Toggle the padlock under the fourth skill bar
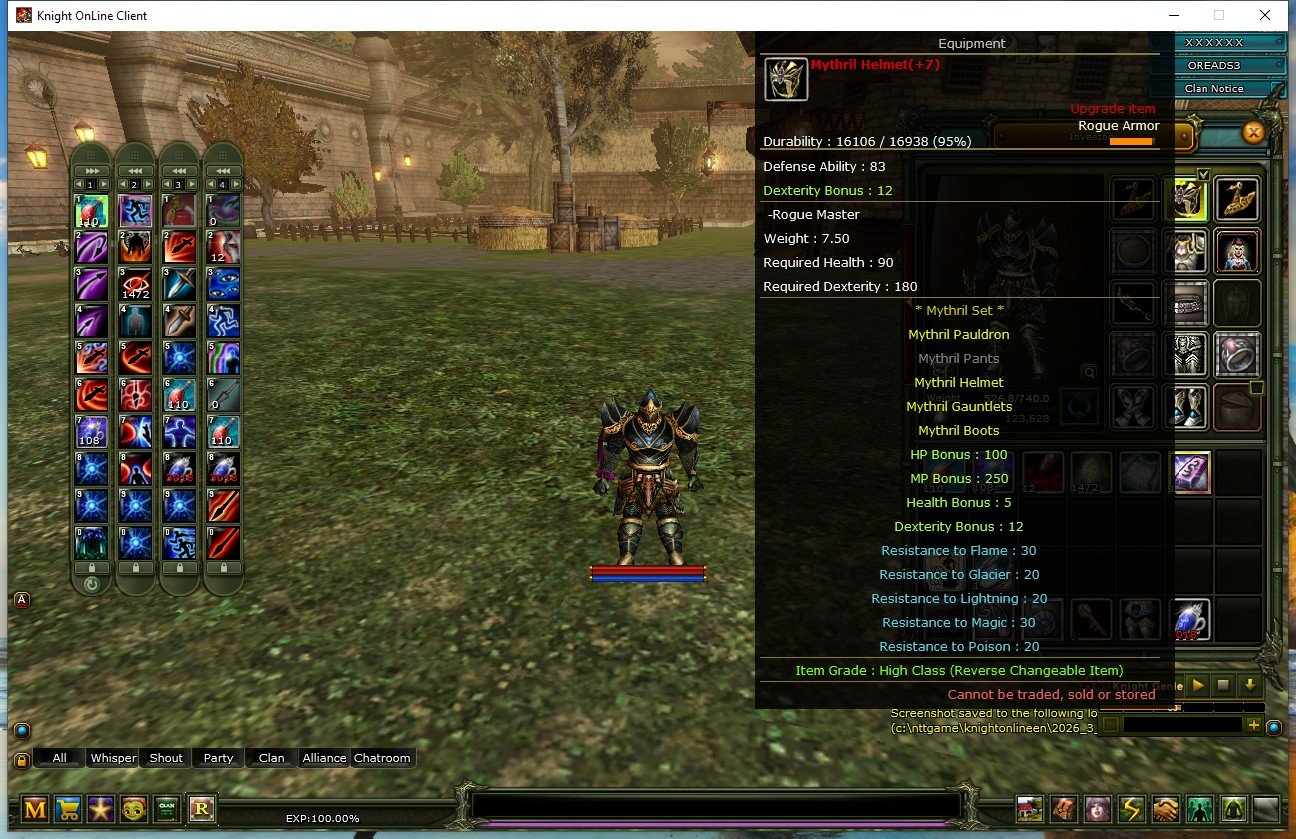Screen dimensions: 1296x839 (223, 567)
